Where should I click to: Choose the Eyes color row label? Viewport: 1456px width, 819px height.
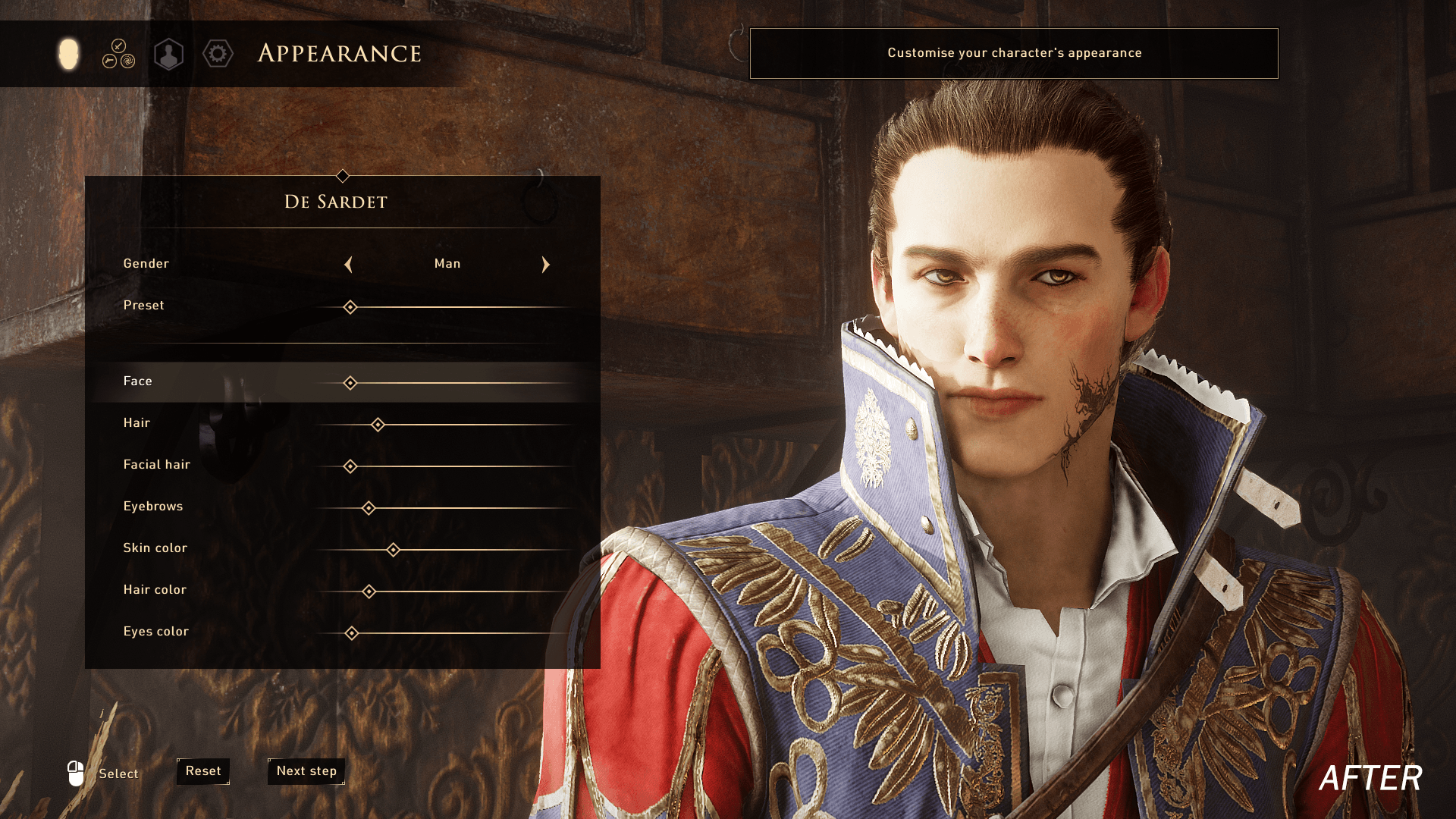click(x=156, y=632)
